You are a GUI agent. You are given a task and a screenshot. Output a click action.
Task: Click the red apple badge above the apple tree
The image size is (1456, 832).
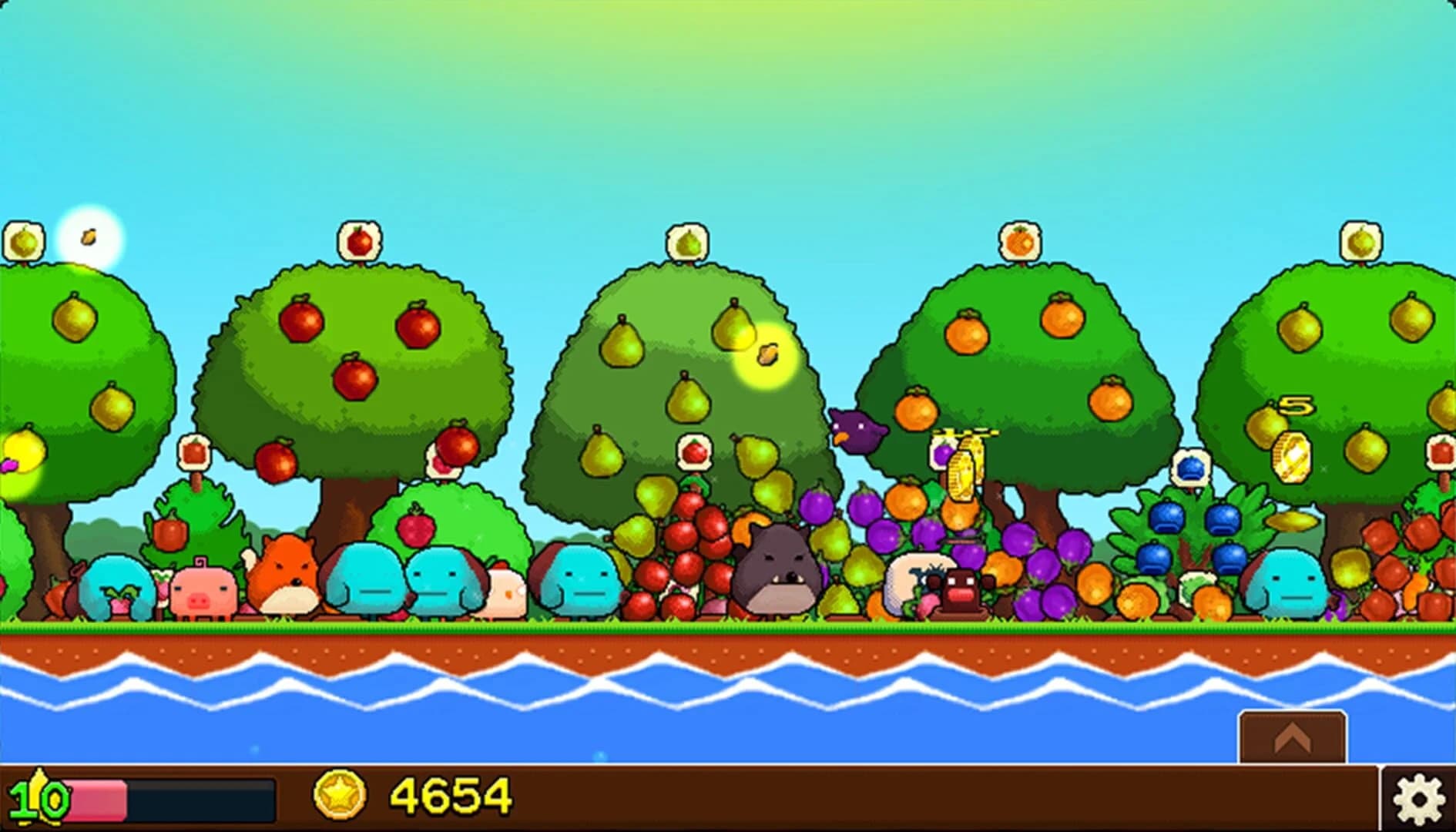click(357, 240)
